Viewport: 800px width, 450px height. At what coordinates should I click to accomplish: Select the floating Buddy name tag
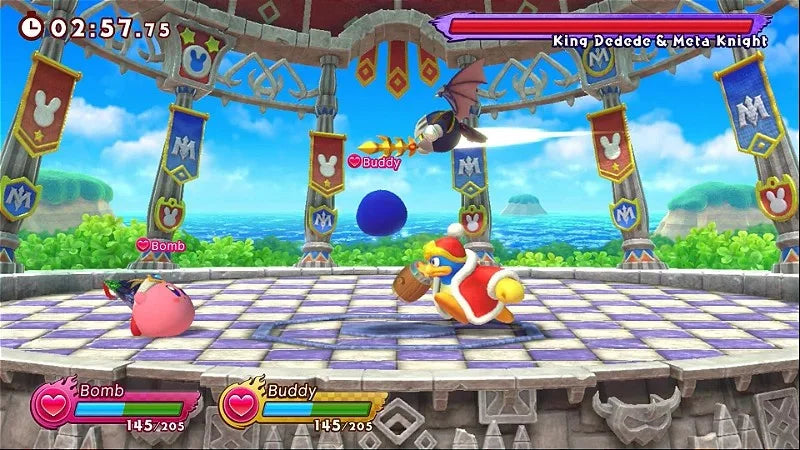tap(374, 161)
